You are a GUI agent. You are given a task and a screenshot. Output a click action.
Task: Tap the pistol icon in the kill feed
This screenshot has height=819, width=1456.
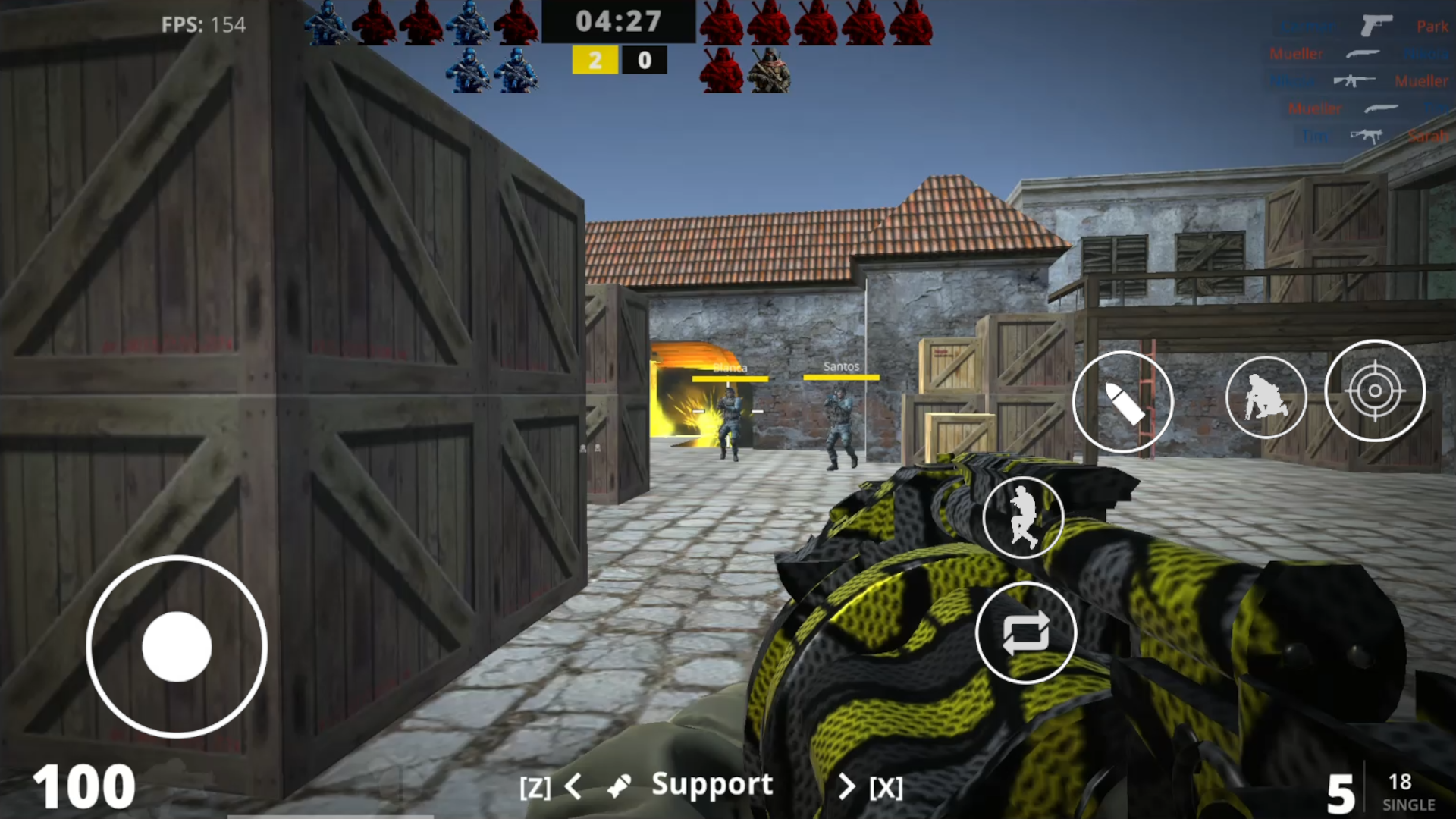pos(1376,25)
